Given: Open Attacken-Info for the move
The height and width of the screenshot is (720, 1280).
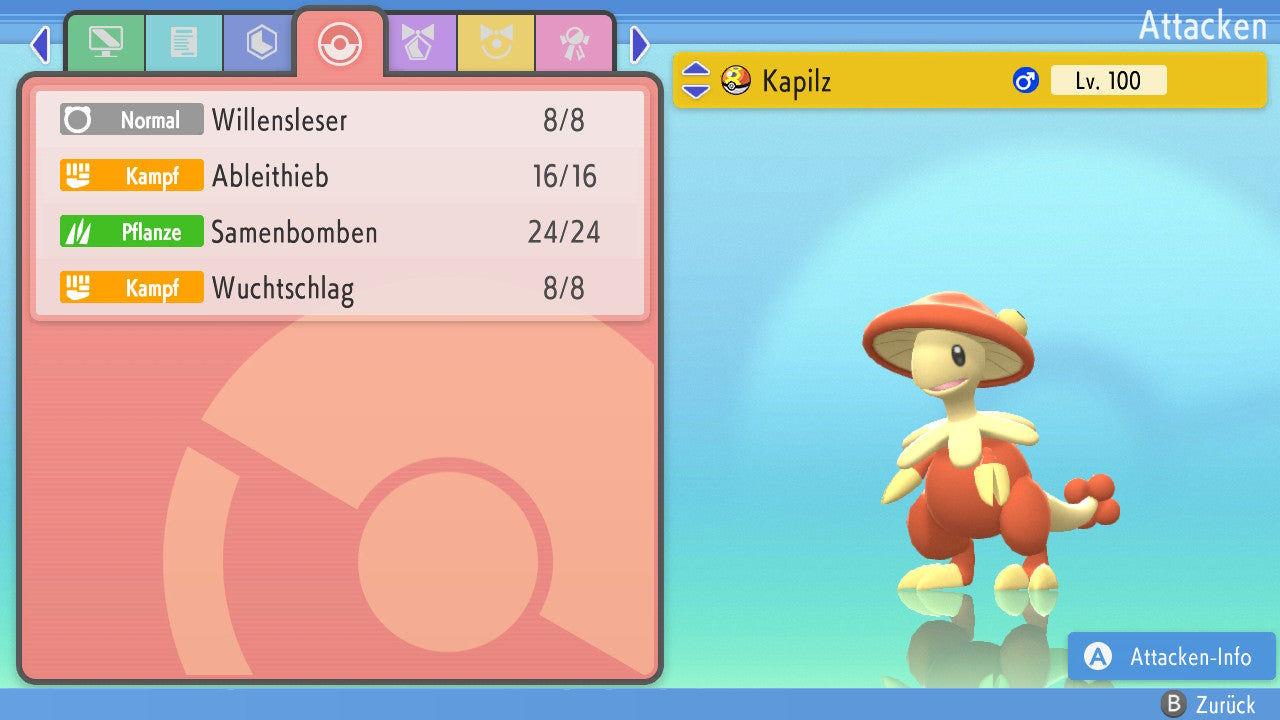Looking at the screenshot, I should click(1172, 657).
